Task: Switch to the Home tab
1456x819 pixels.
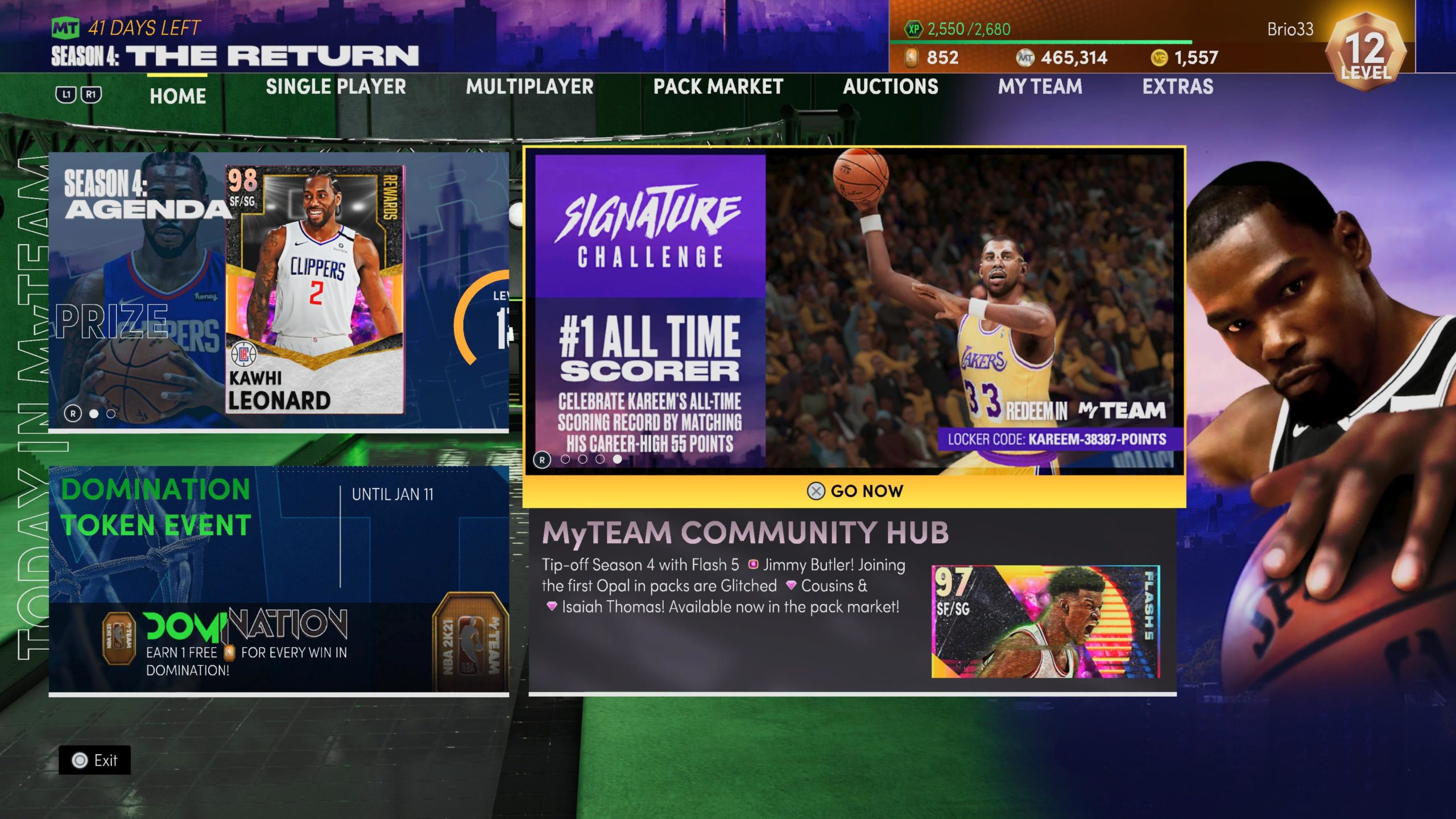Action: [x=177, y=96]
